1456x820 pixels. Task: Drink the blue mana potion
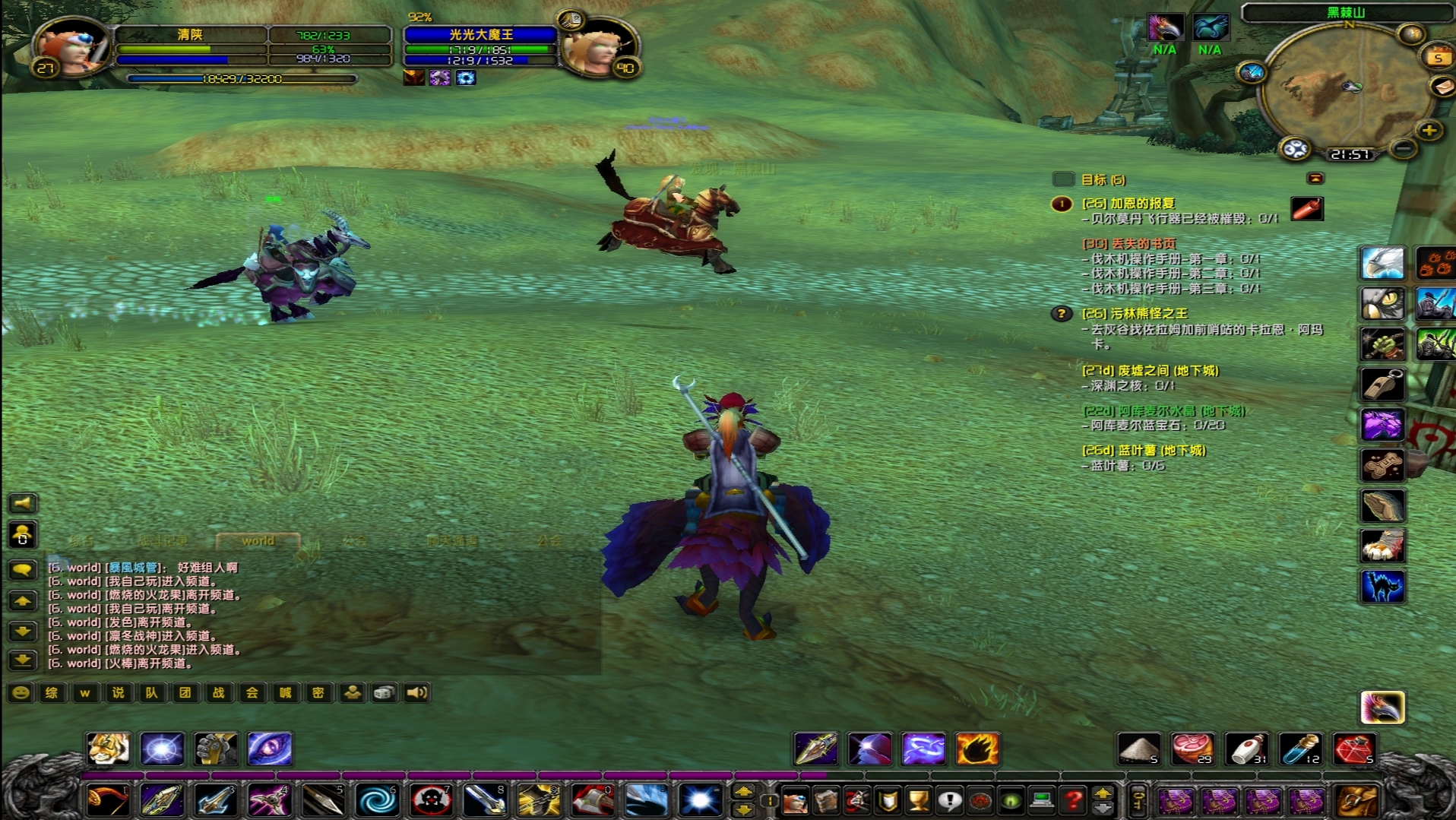(1300, 749)
